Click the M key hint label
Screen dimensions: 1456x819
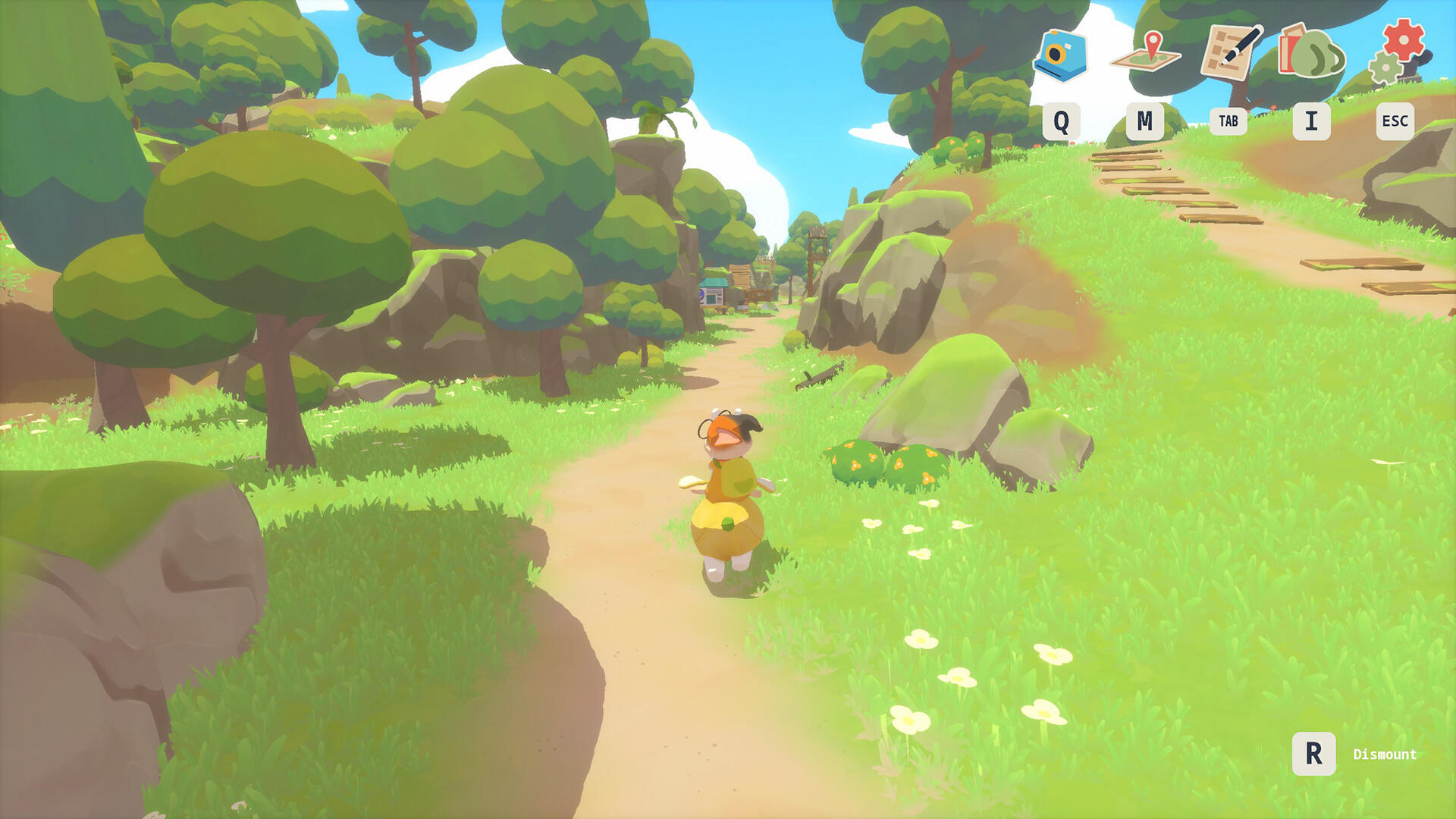1145,120
